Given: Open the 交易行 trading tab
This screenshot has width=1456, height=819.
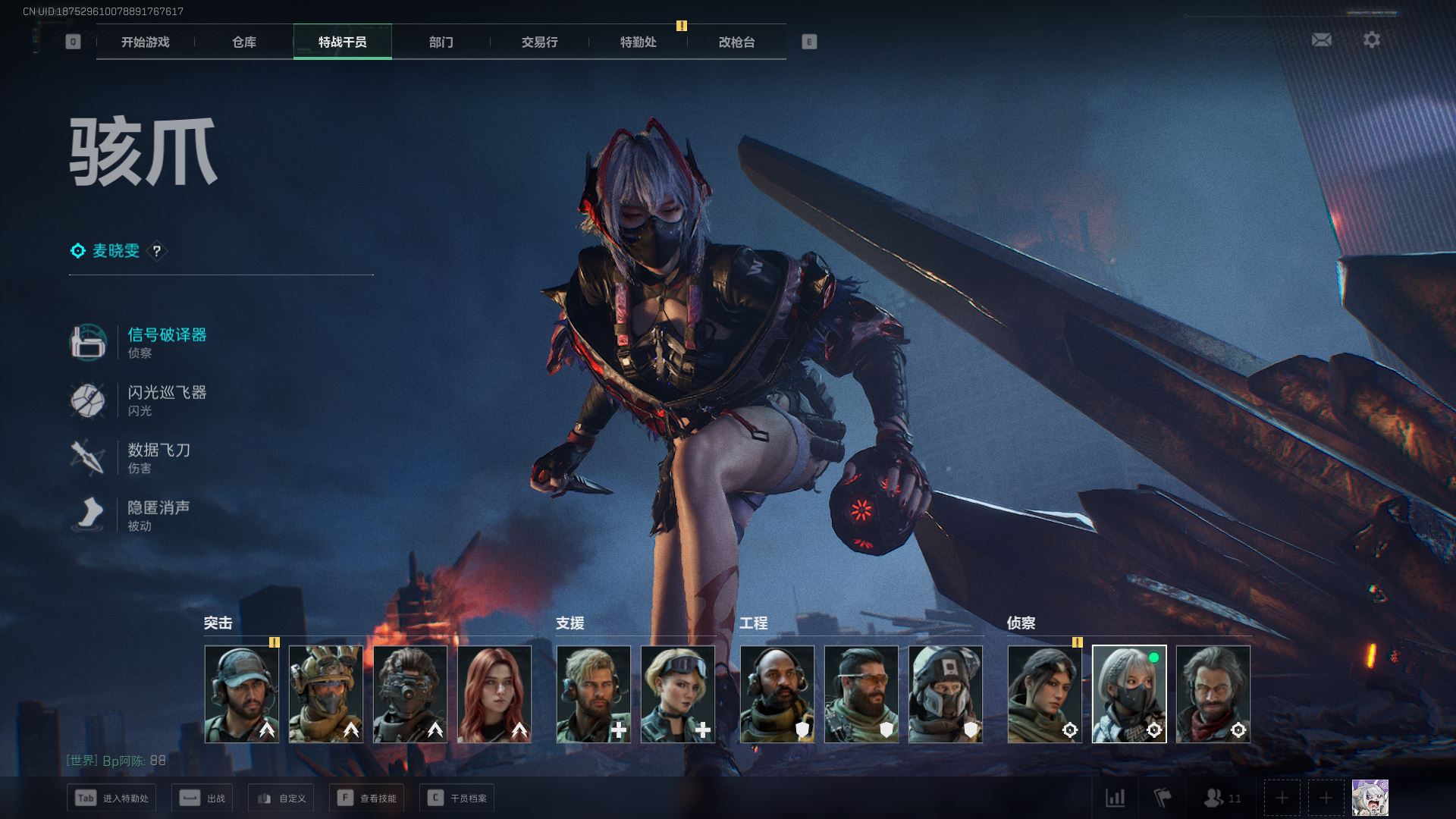Looking at the screenshot, I should coord(539,42).
